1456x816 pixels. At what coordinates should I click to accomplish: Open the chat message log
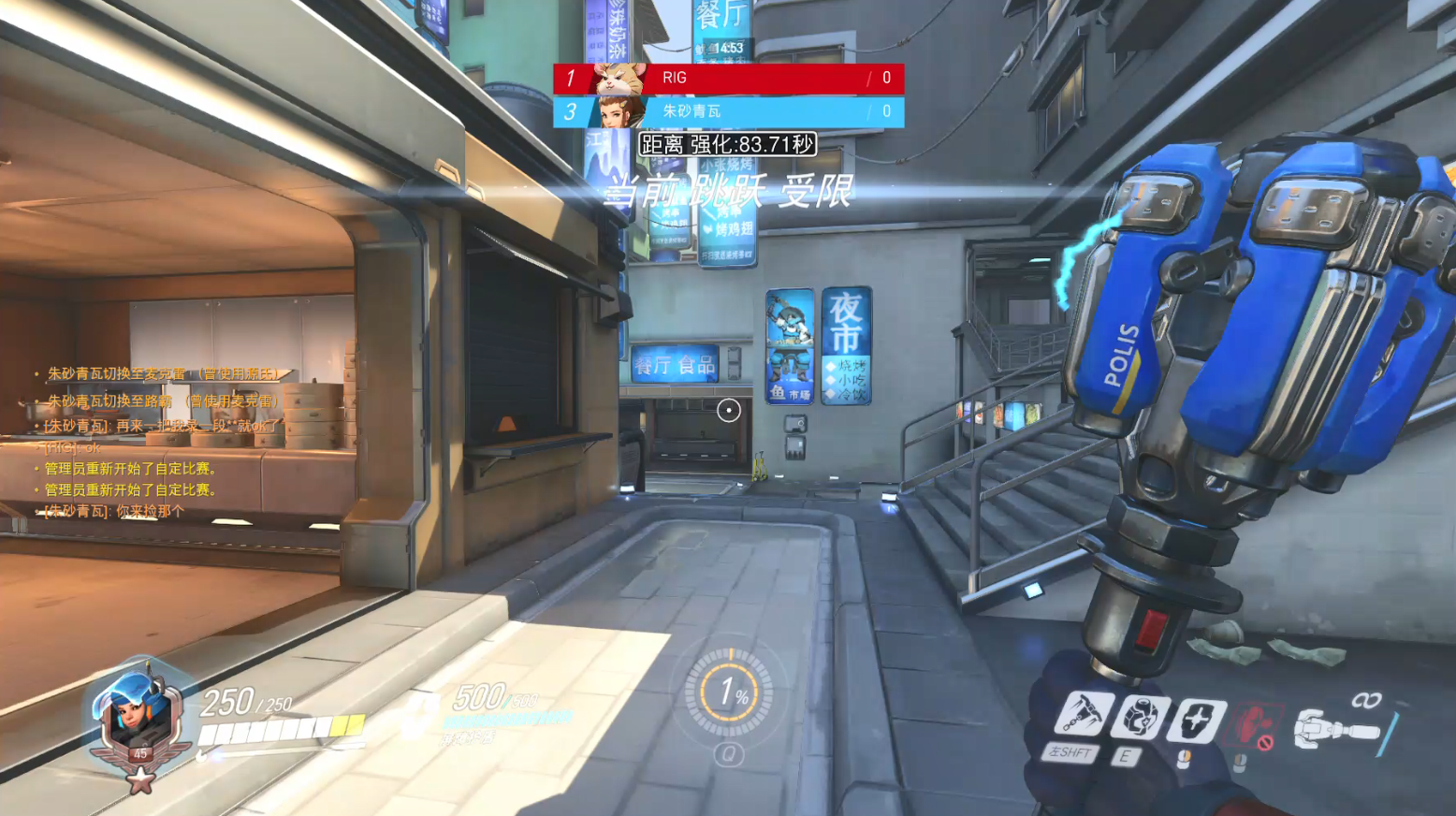pos(159,442)
